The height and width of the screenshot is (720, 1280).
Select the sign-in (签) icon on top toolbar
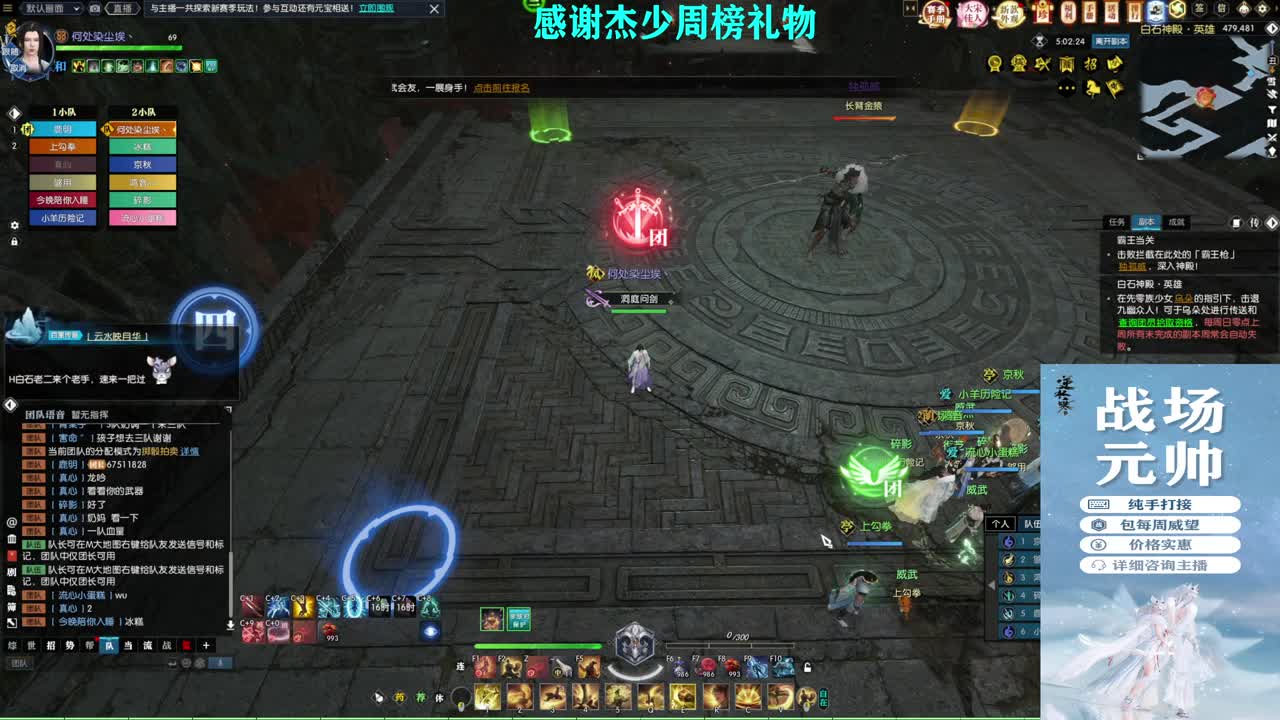pos(1199,9)
